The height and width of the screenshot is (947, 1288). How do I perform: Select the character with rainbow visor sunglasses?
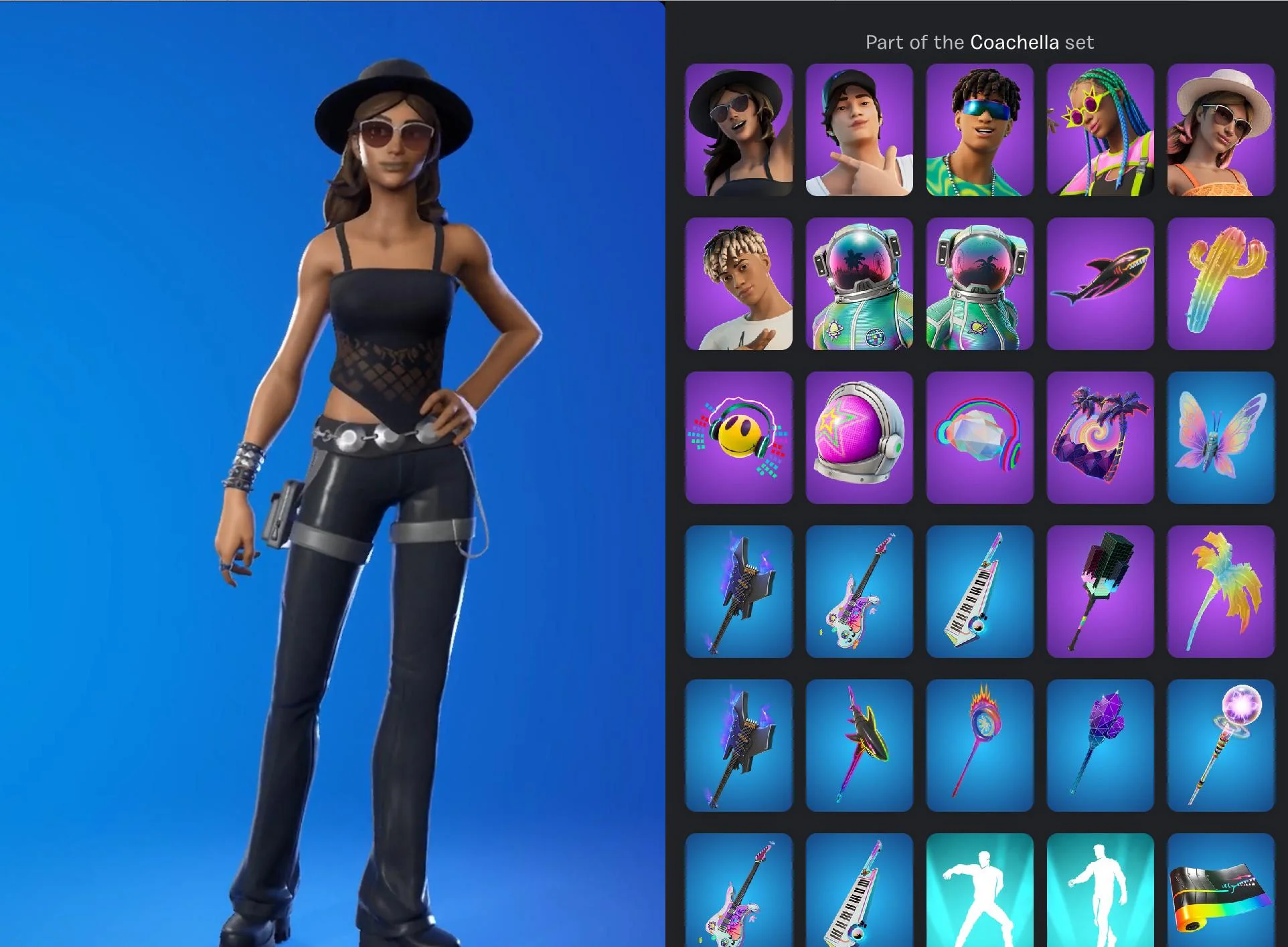coord(979,131)
